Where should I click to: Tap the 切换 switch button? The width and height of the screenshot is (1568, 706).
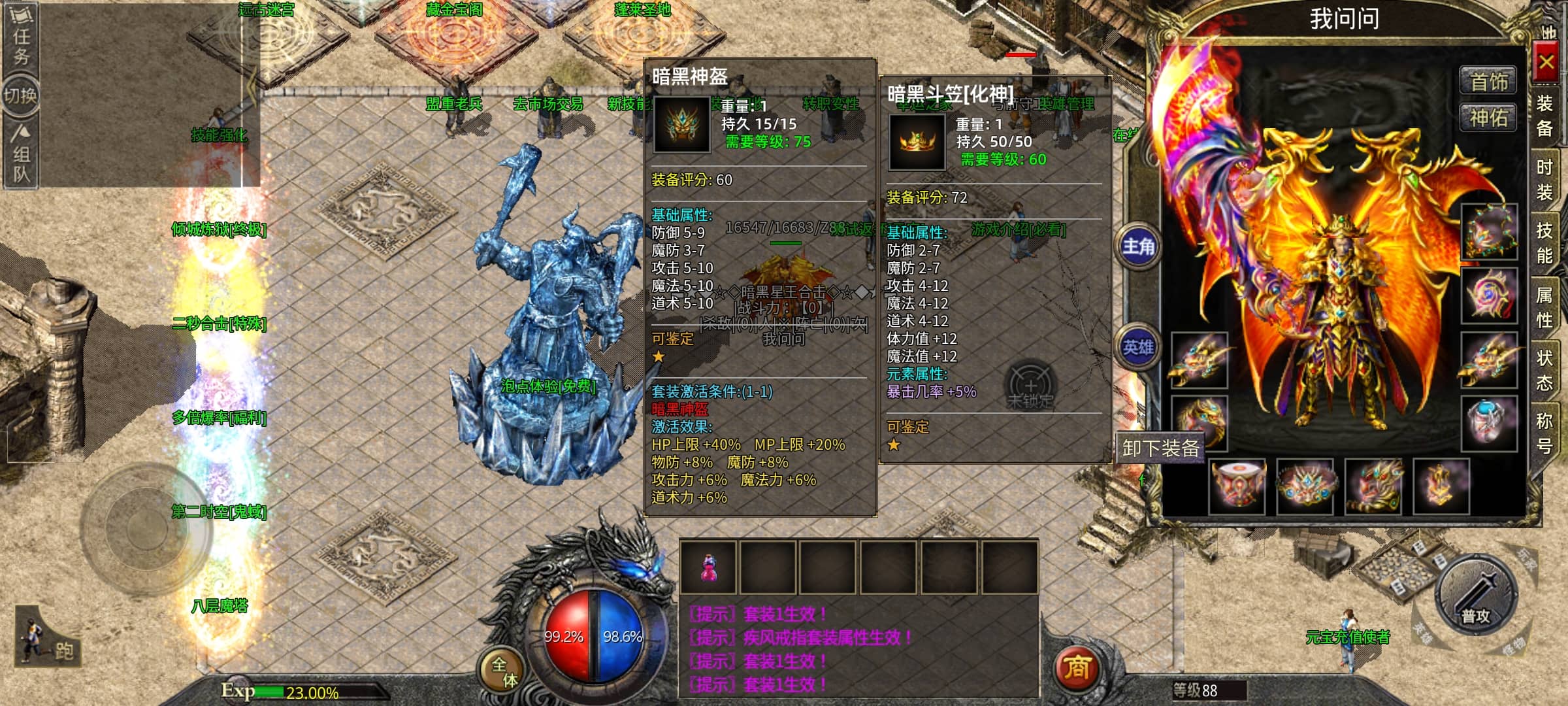click(x=21, y=96)
